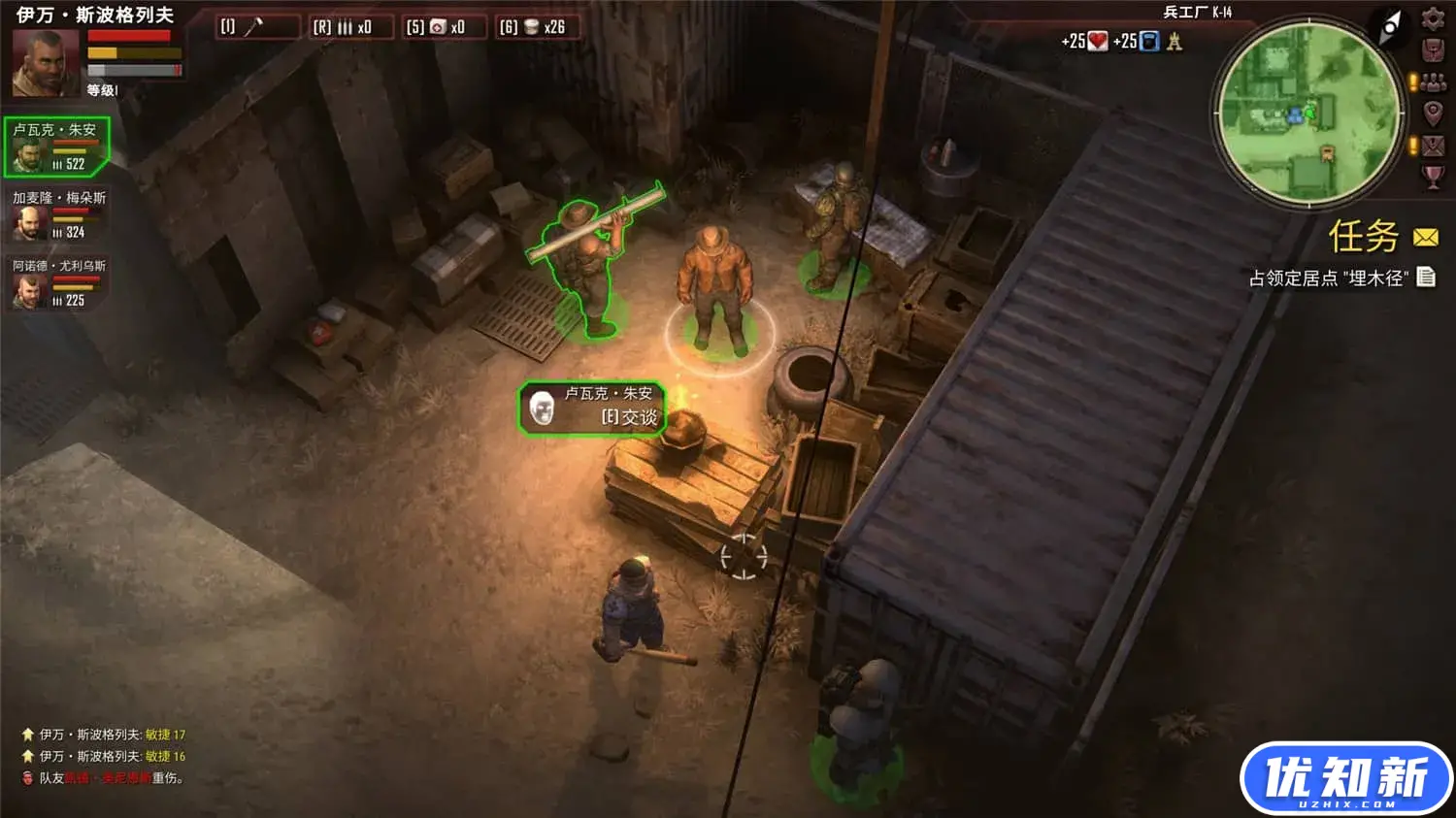Image resolution: width=1456 pixels, height=818 pixels.
Task: Open the document icon beside quest objective
Action: pyautogui.click(x=1426, y=278)
